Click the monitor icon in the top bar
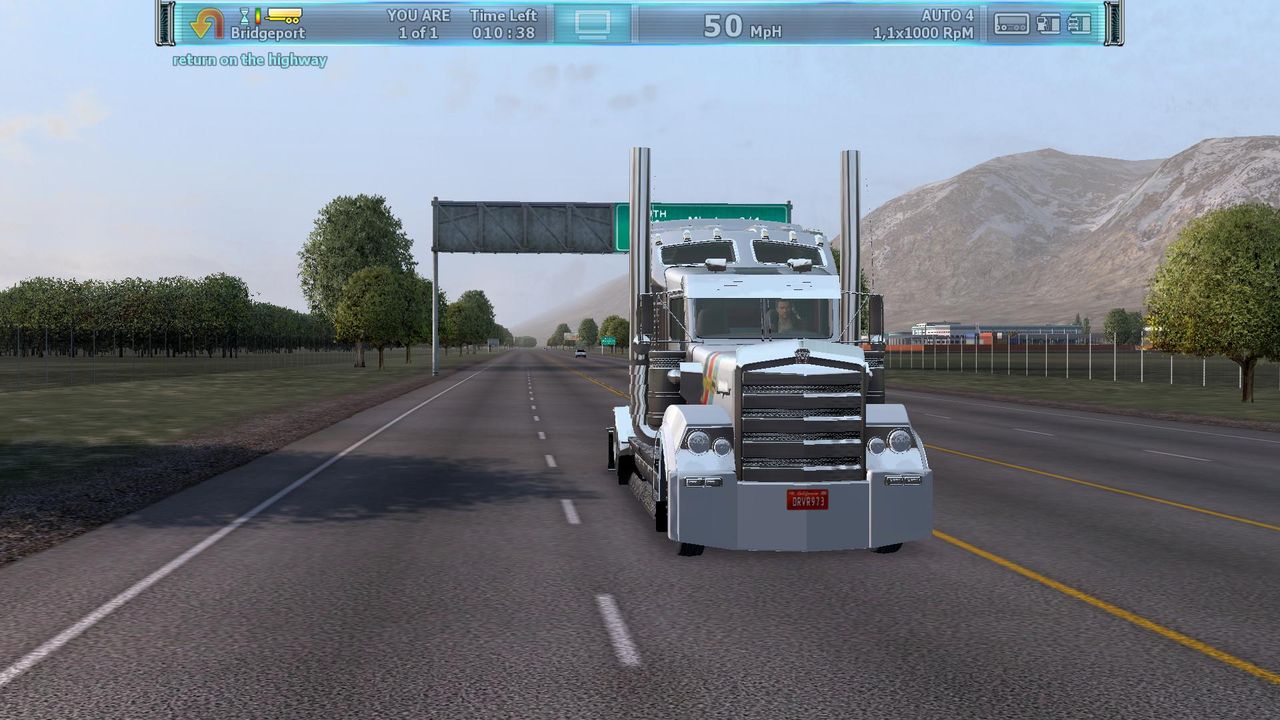The height and width of the screenshot is (720, 1280). click(592, 24)
